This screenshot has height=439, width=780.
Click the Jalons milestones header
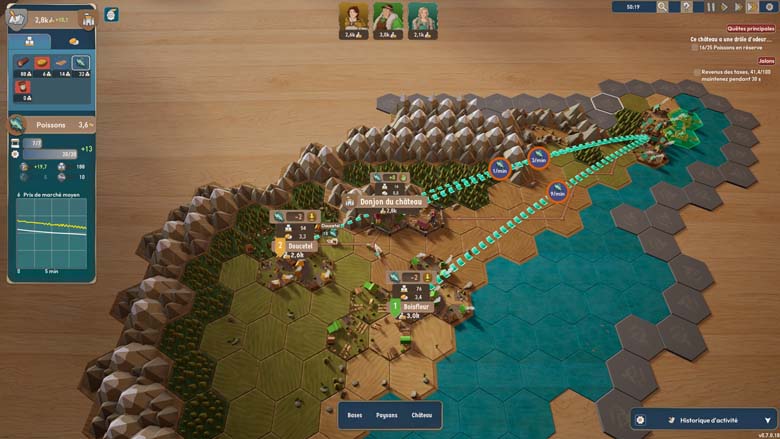tap(766, 61)
